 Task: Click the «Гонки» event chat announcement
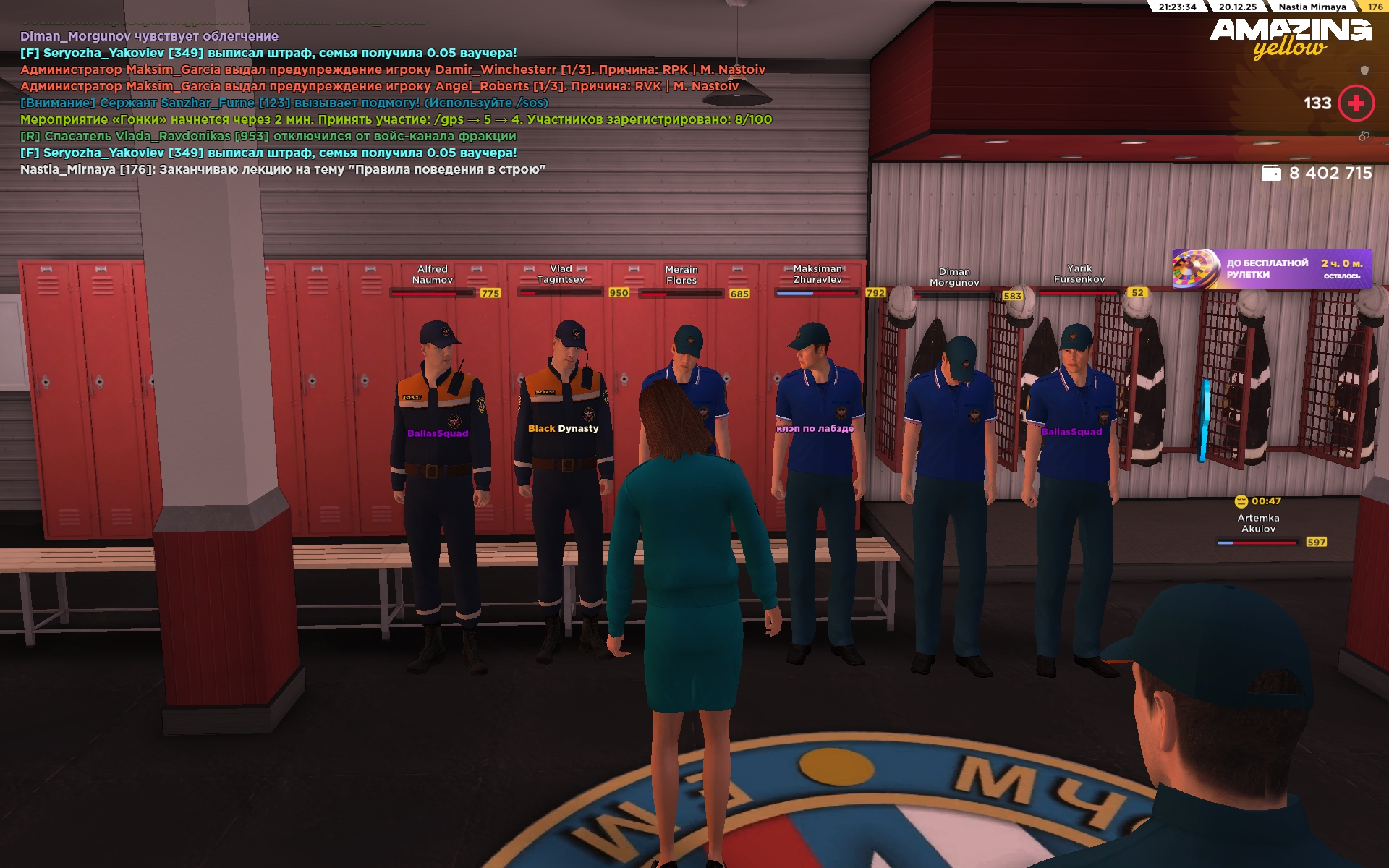coord(396,120)
